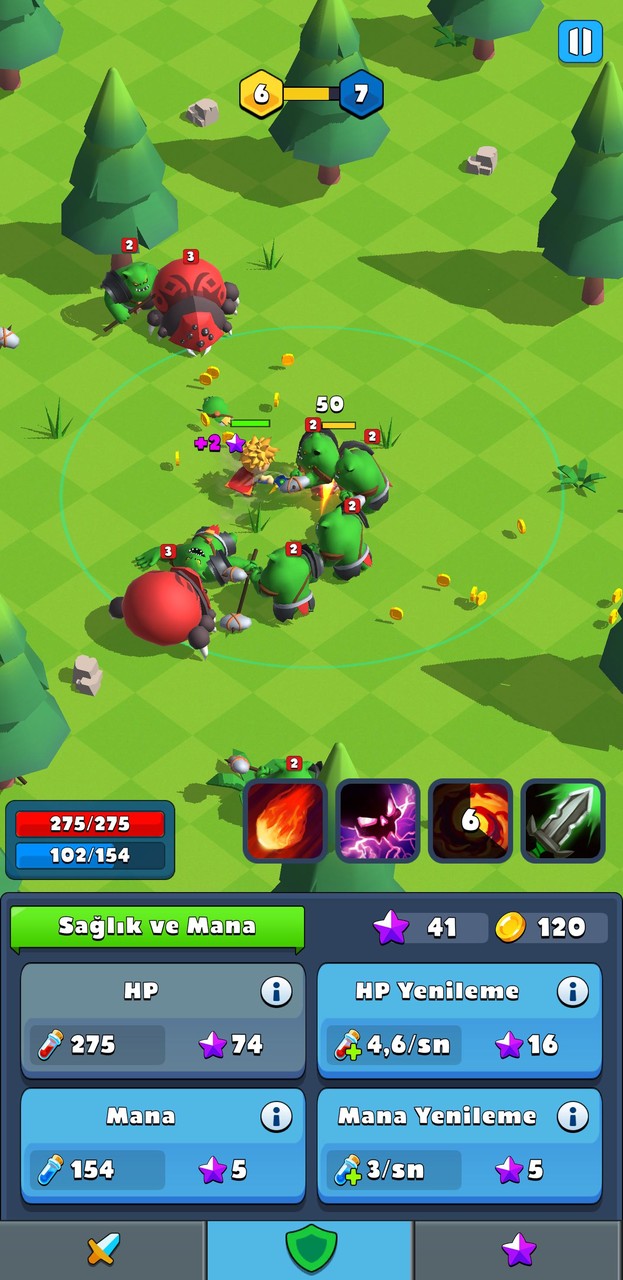Cast the fireball ability
This screenshot has height=1280, width=623.
pos(285,821)
